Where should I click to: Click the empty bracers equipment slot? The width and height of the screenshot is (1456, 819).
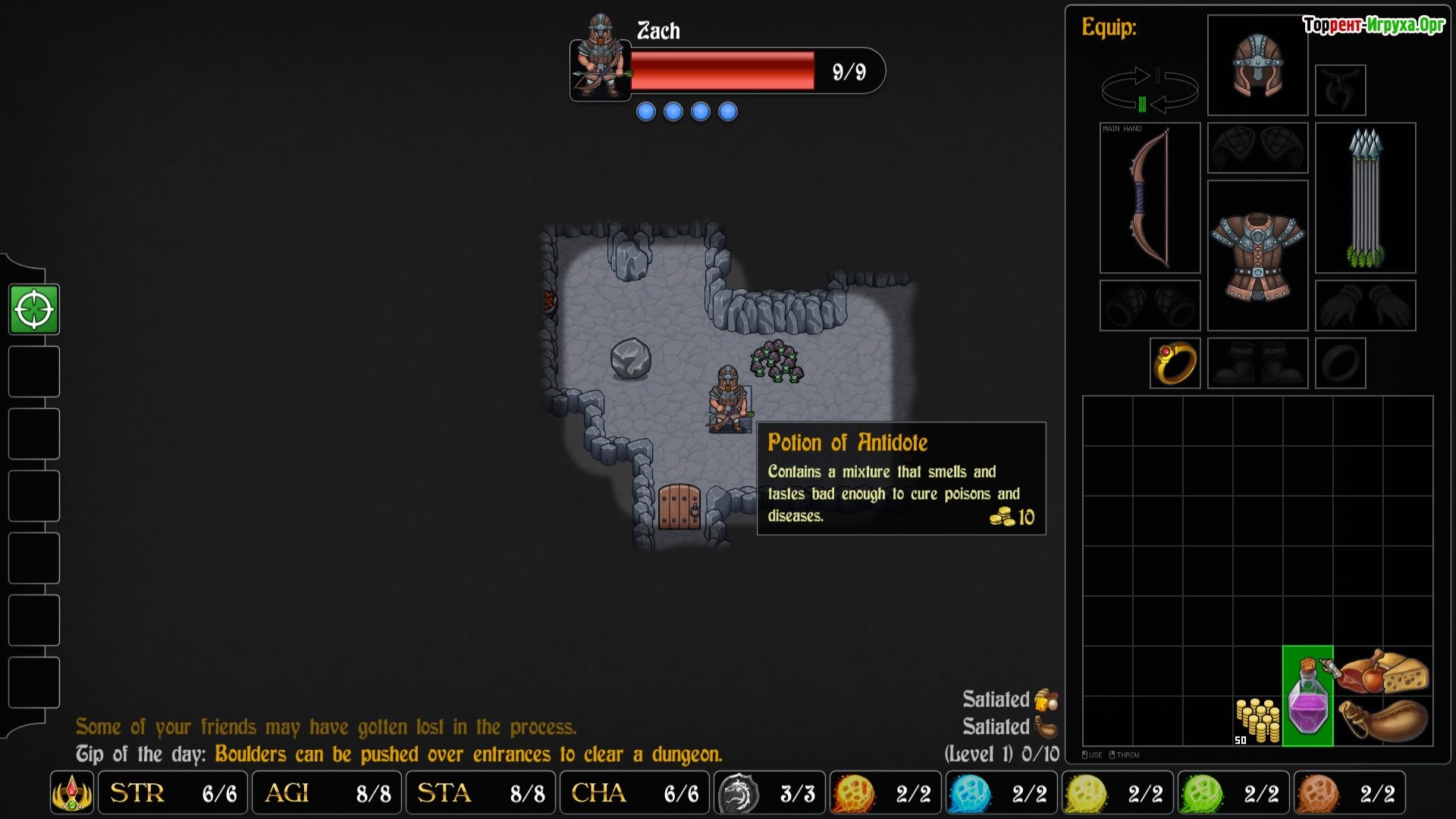click(x=1150, y=306)
